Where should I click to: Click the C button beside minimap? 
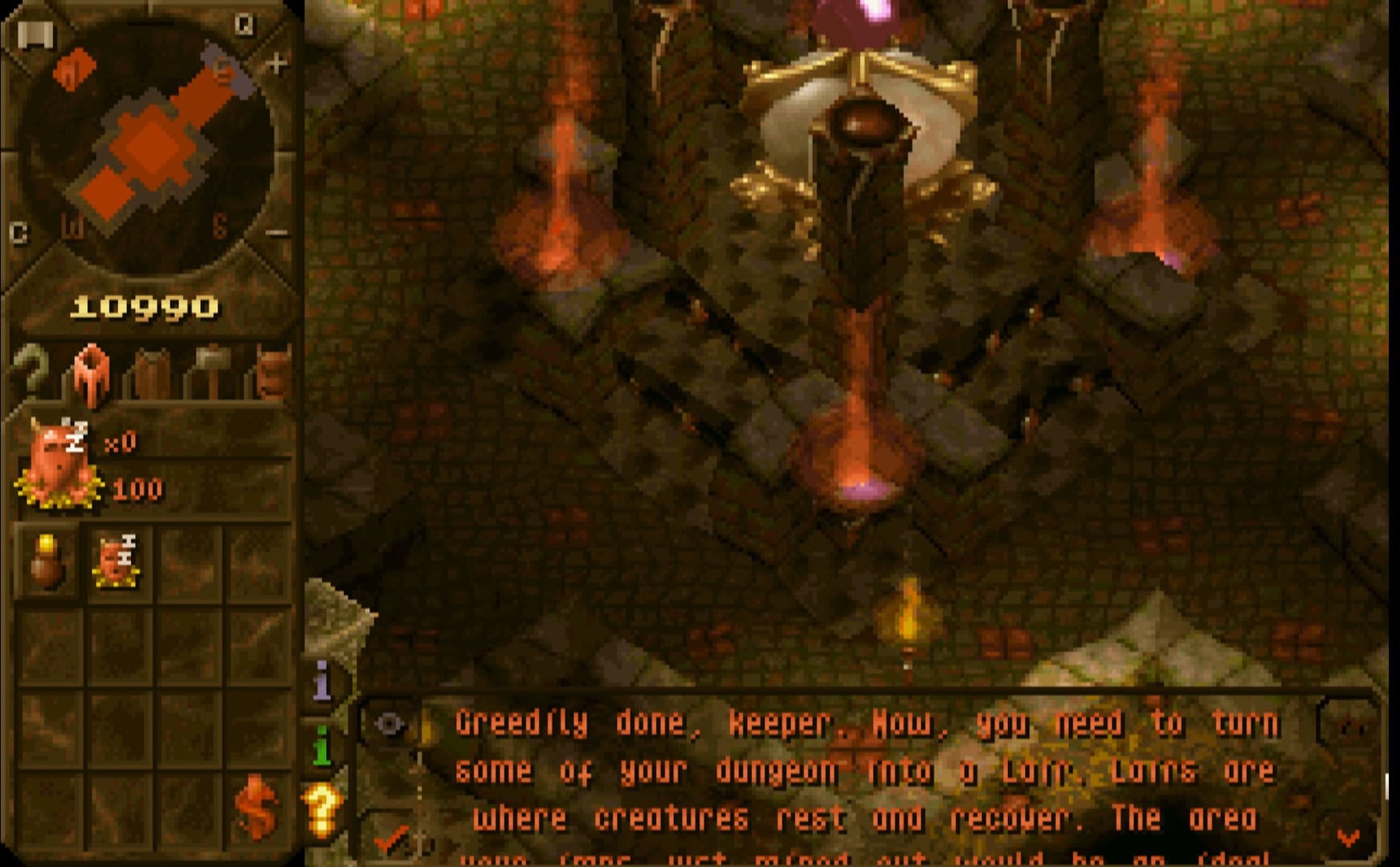point(18,233)
